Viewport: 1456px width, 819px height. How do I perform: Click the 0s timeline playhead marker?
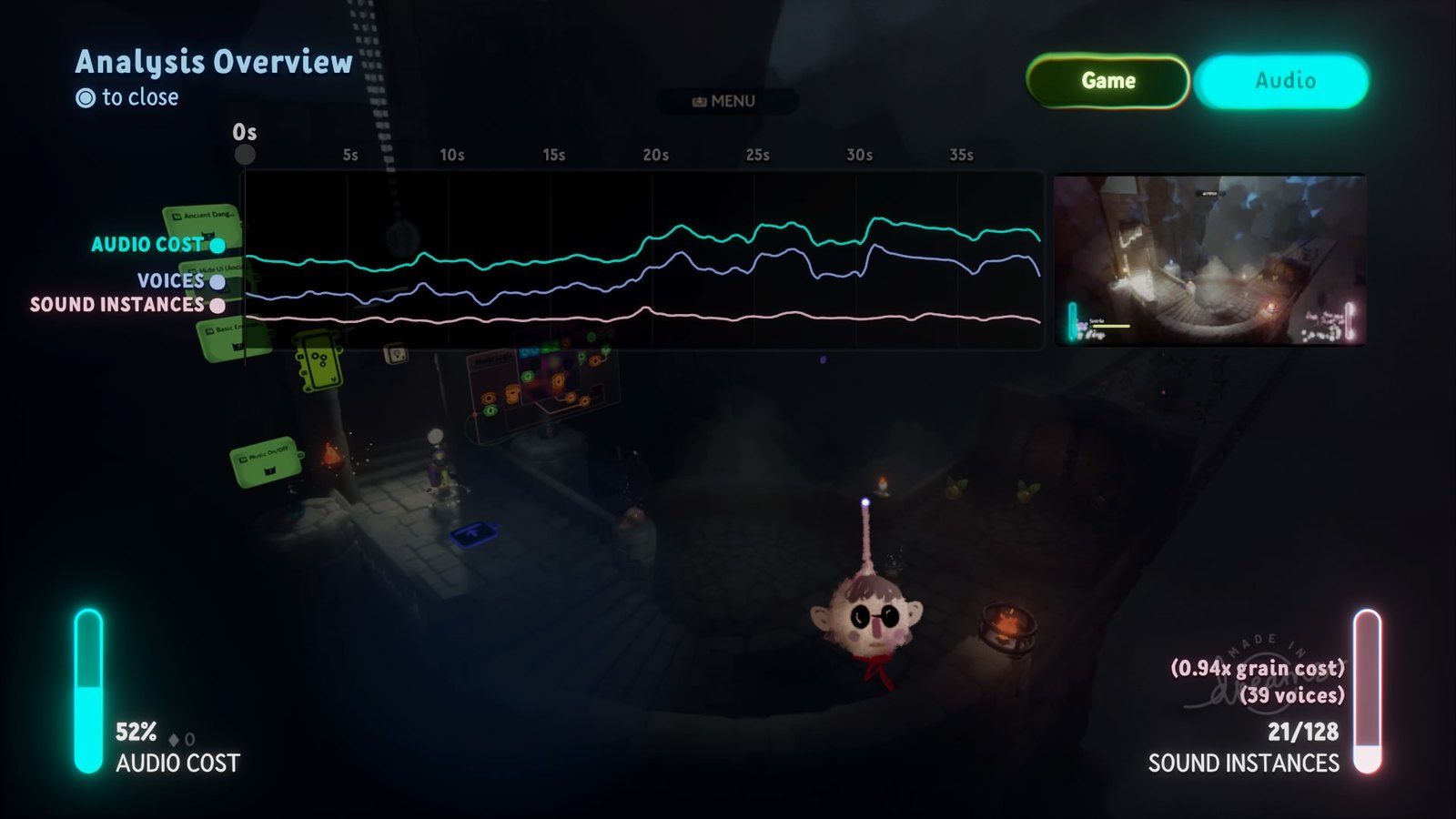[245, 154]
